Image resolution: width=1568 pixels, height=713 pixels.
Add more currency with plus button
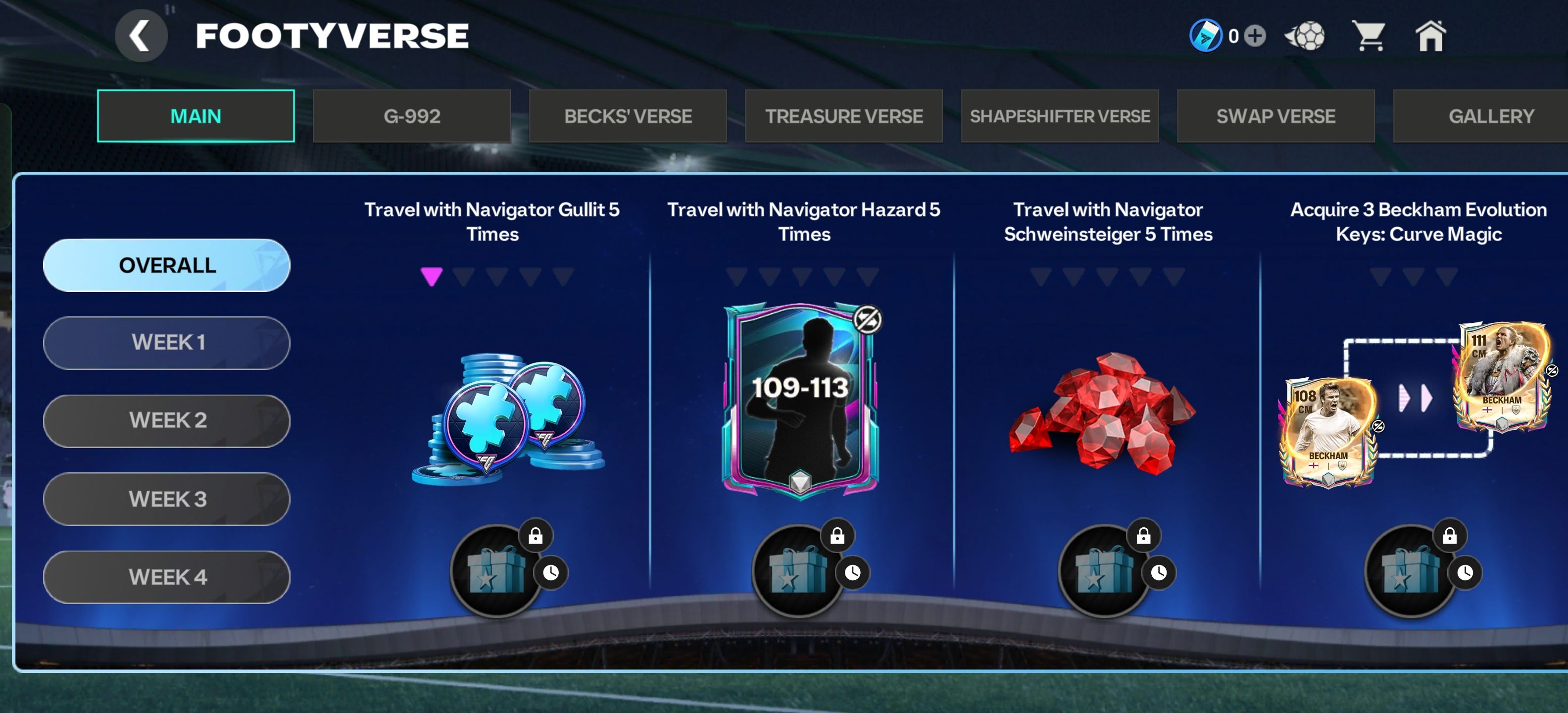1255,36
